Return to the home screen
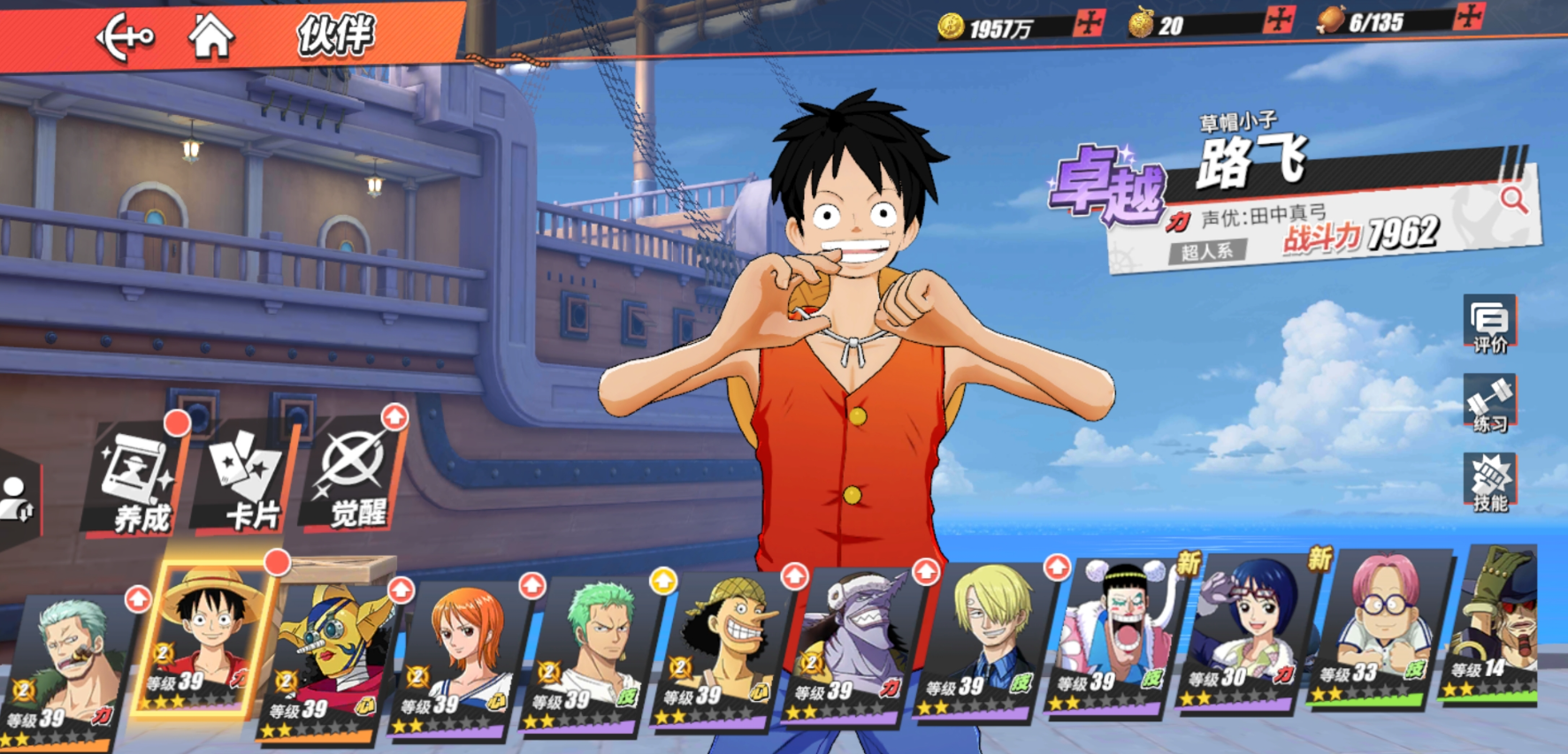The height and width of the screenshot is (754, 1568). coord(210,37)
